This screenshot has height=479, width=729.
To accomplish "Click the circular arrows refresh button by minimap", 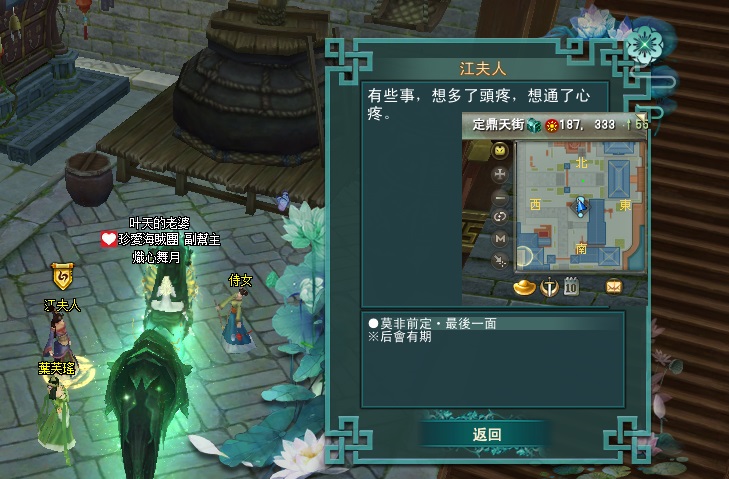I will 501,217.
